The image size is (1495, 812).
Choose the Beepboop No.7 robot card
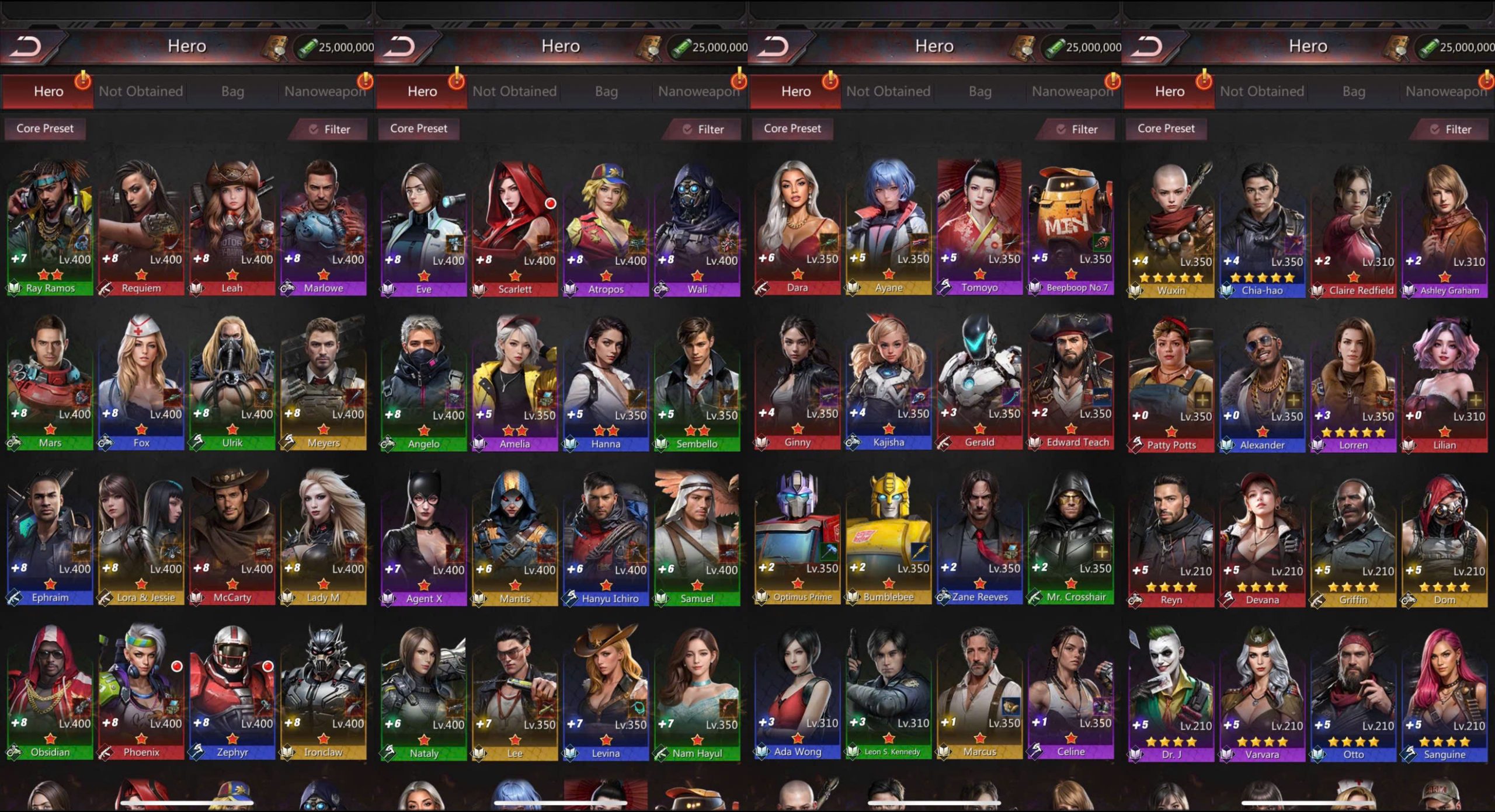(1070, 228)
